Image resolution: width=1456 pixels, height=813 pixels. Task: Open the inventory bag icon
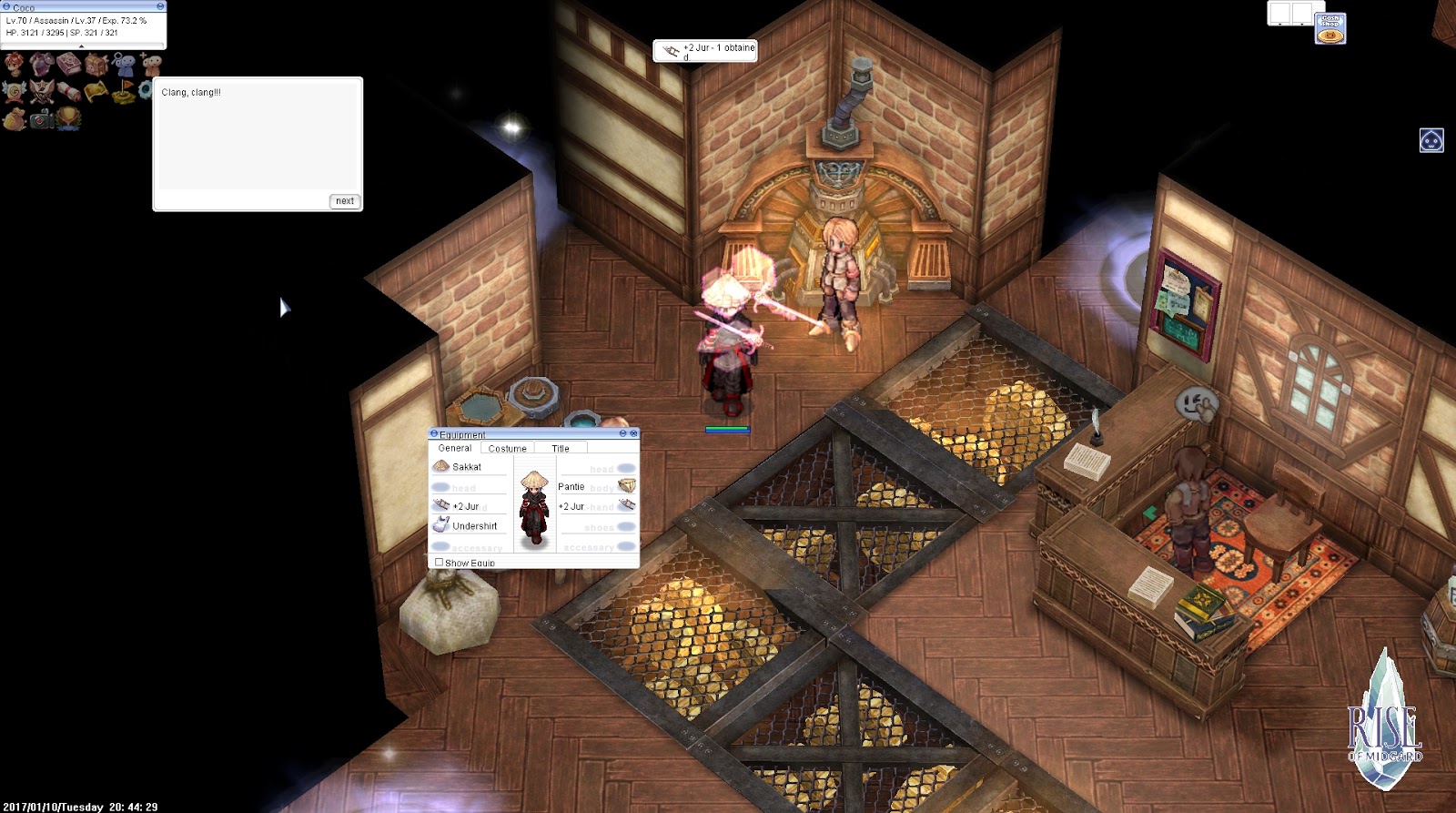[96, 63]
